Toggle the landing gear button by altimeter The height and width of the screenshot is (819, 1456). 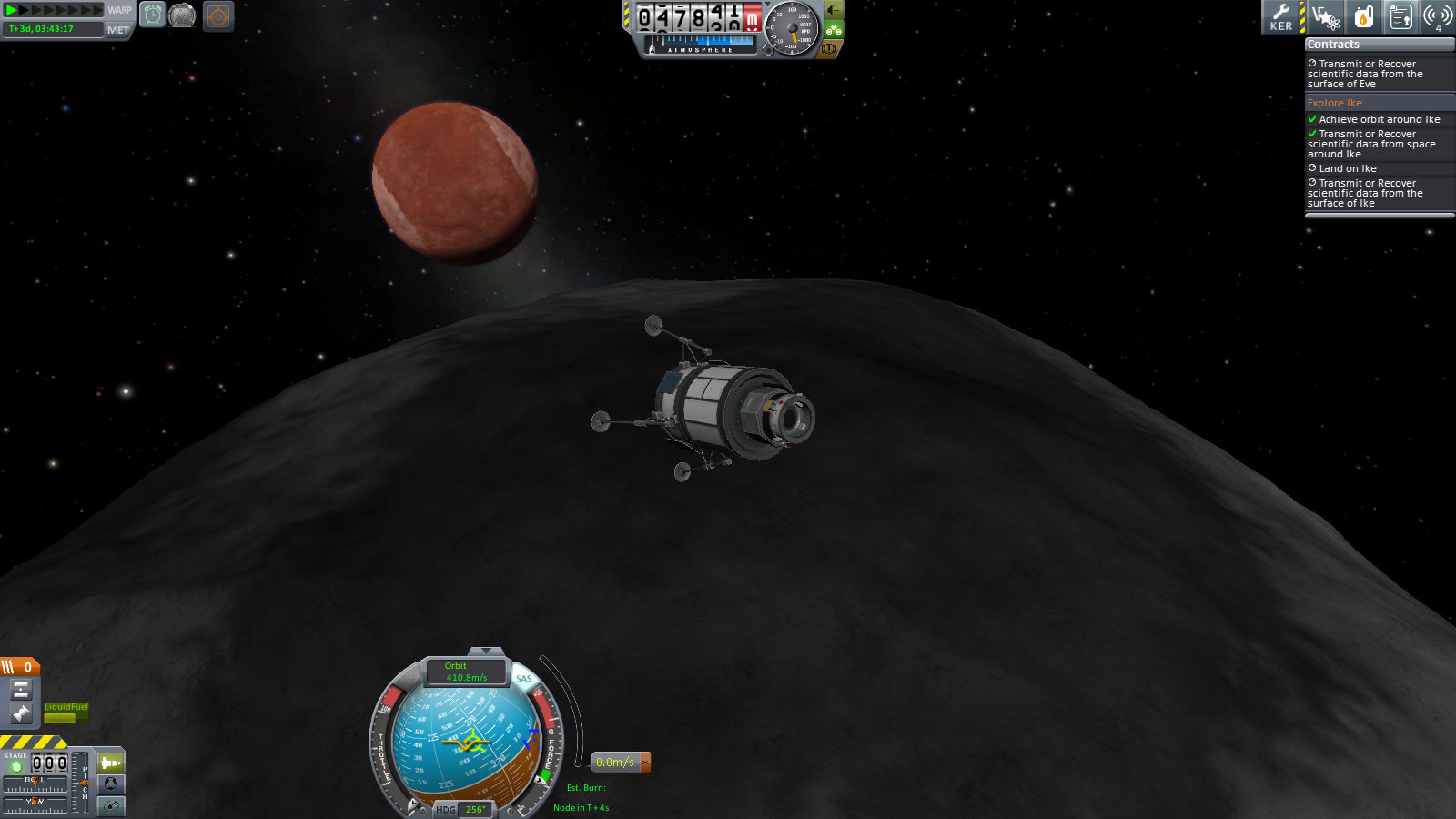[834, 10]
